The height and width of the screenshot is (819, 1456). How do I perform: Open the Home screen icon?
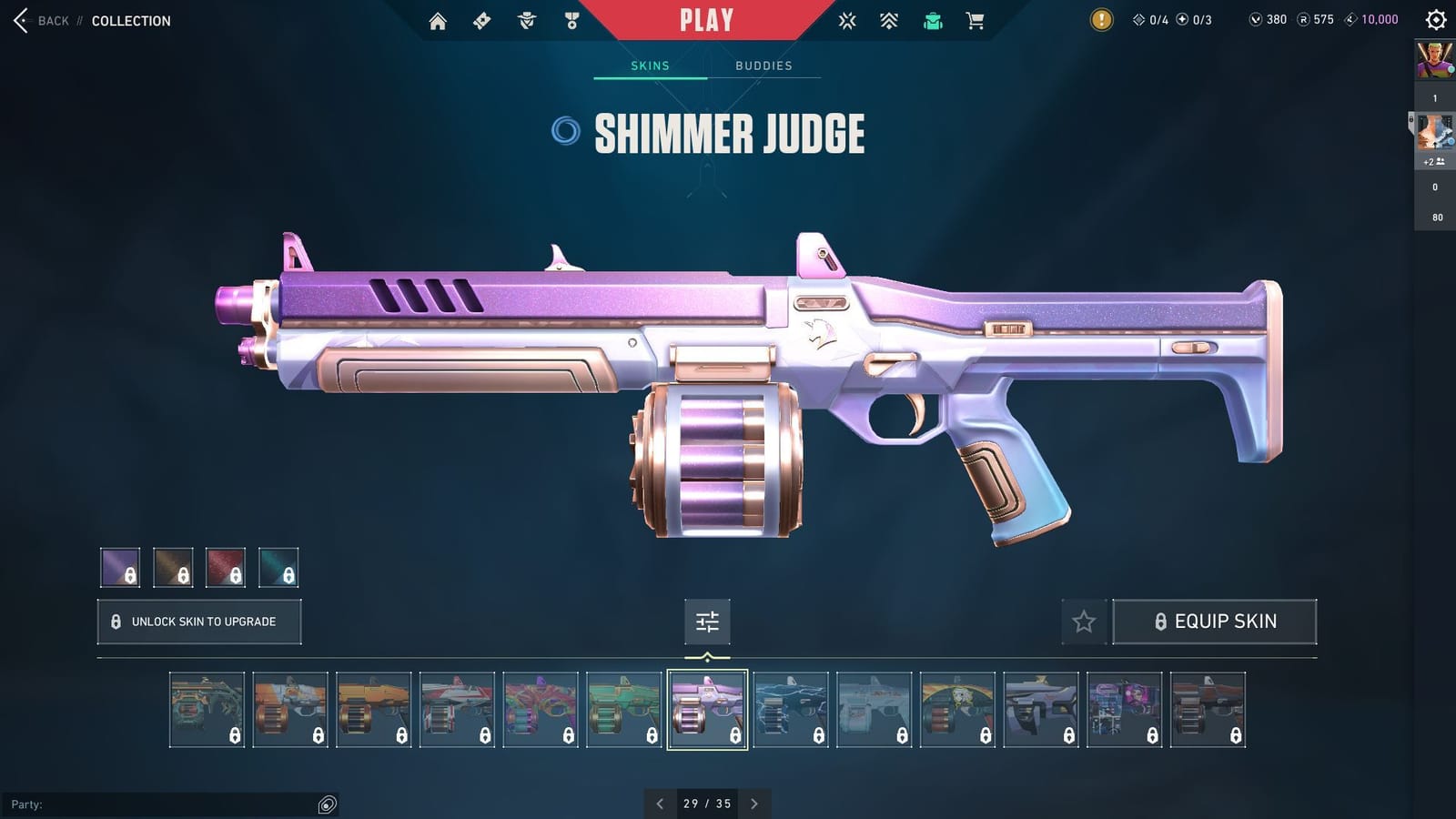click(x=437, y=20)
